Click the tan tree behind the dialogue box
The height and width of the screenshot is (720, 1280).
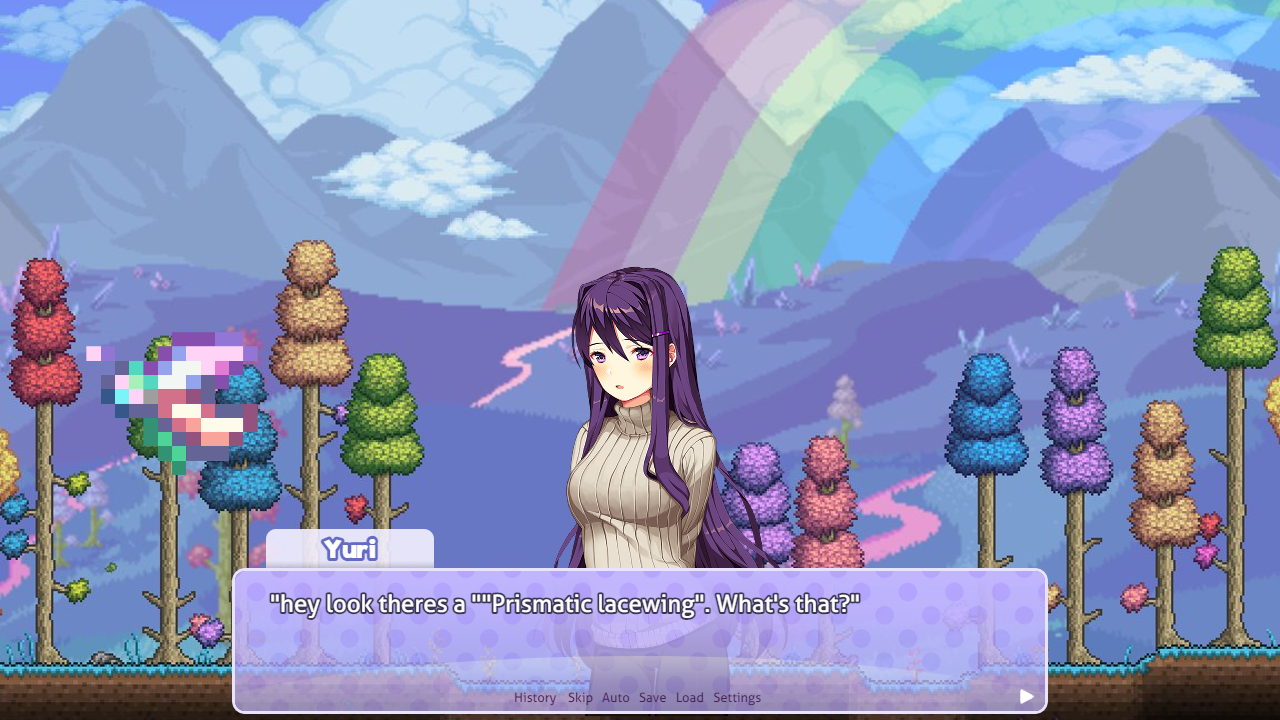pos(310,300)
